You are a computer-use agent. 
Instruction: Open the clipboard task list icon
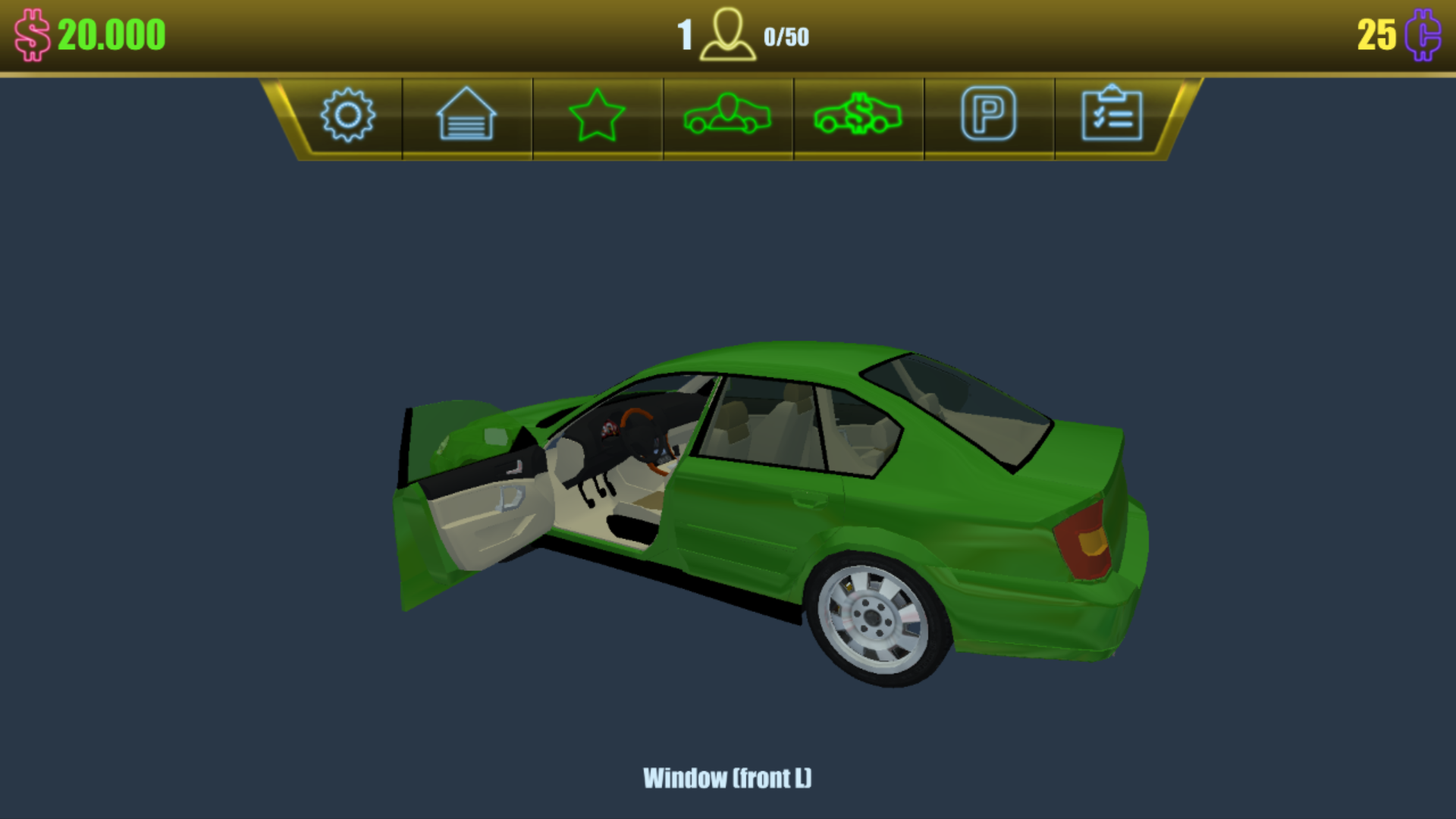coord(1115,114)
